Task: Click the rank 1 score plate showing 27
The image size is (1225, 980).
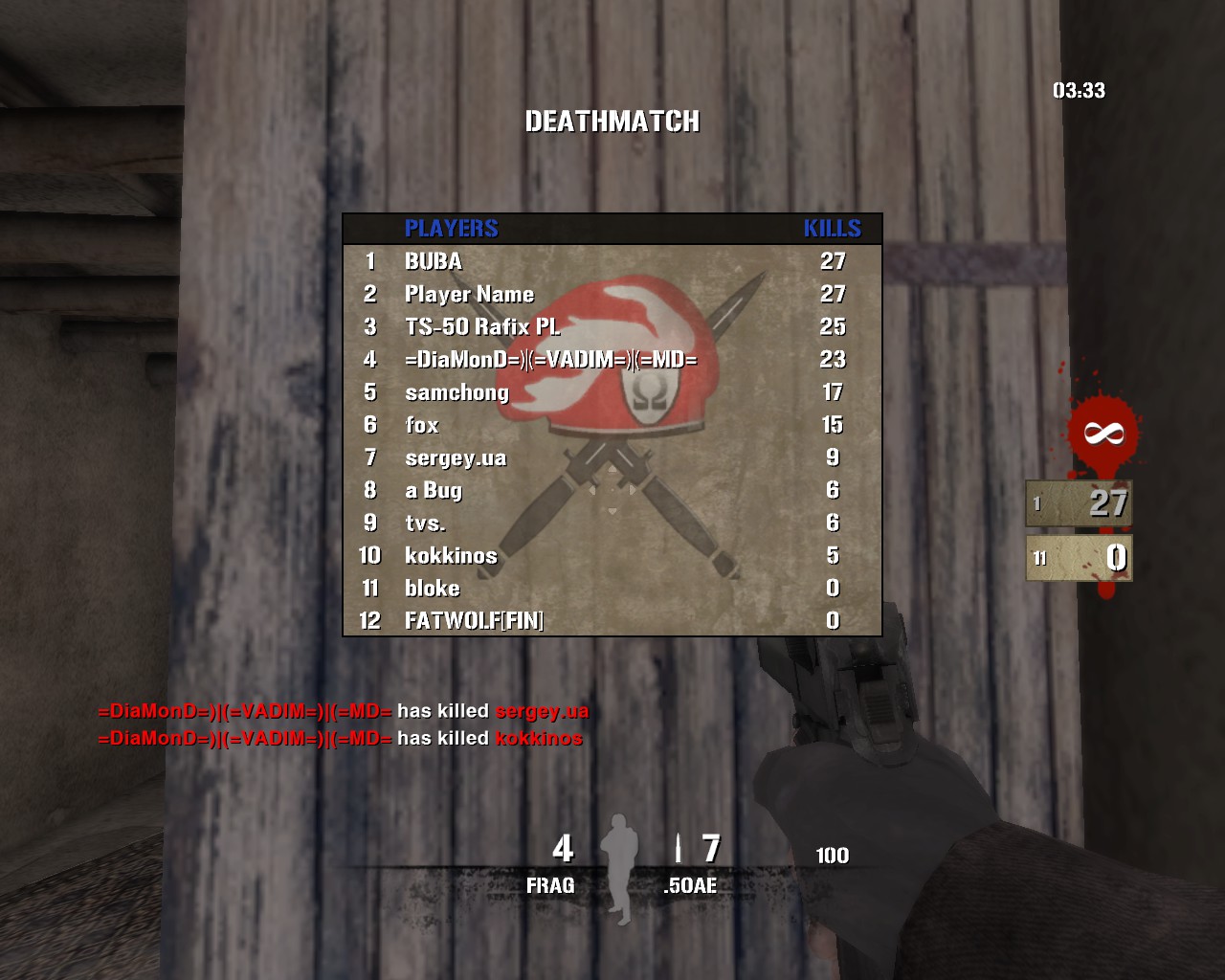Action: 1080,501
